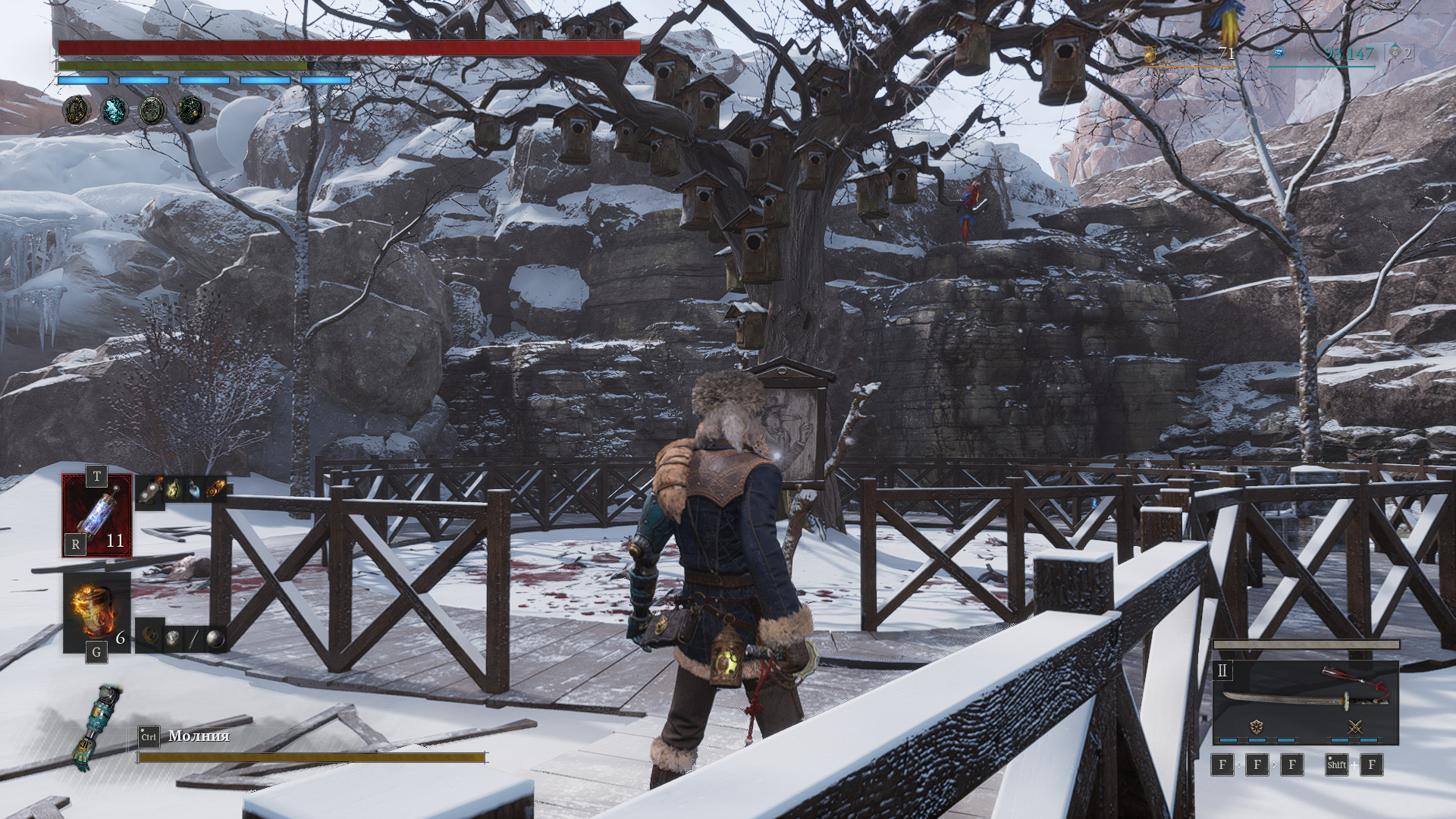Image resolution: width=1456 pixels, height=819 pixels.
Task: Choose the needle quick item
Action: 193,639
